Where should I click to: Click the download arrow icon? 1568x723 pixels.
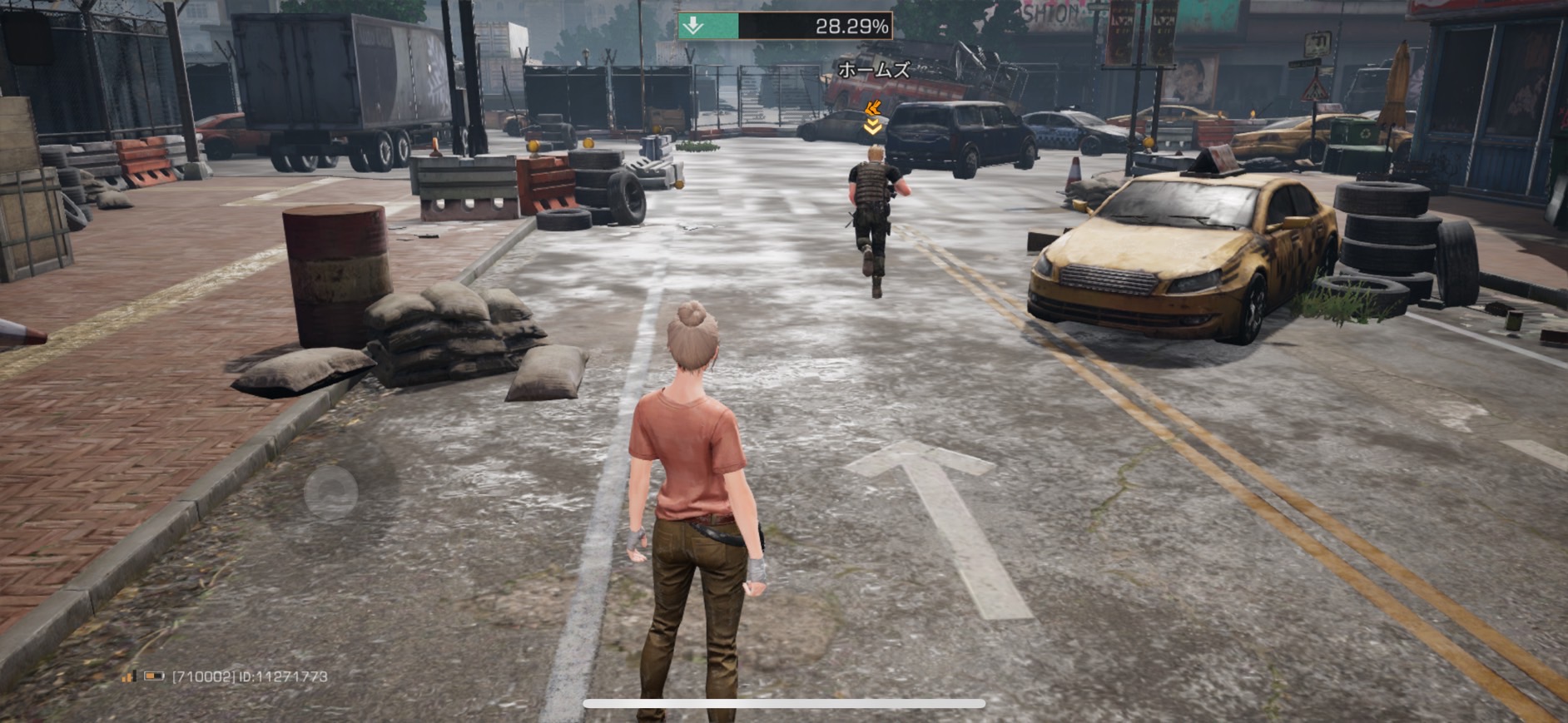coord(692,26)
